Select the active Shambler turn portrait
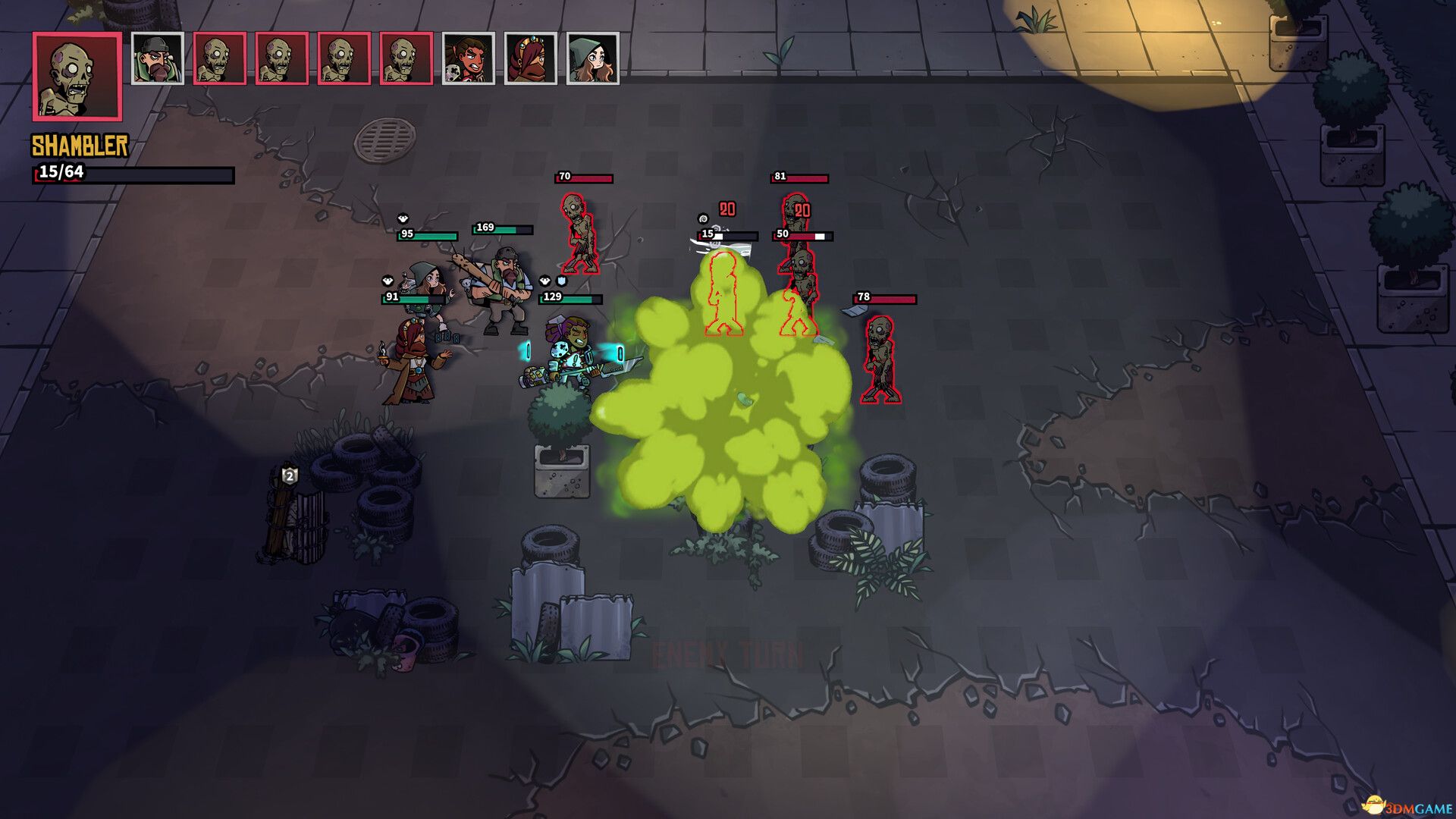 point(77,77)
